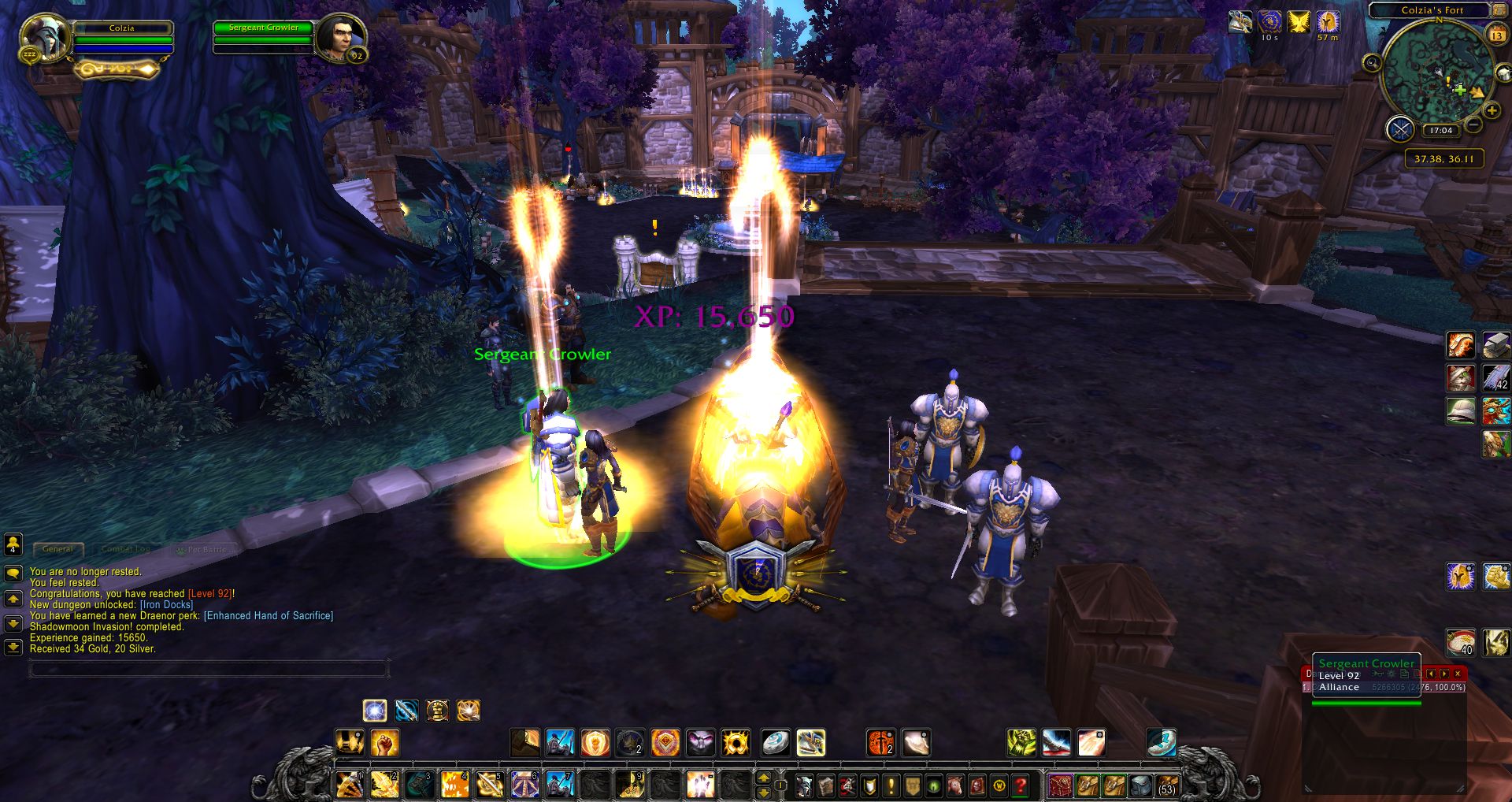
Task: Click Colzia's player portrait
Action: point(46,37)
